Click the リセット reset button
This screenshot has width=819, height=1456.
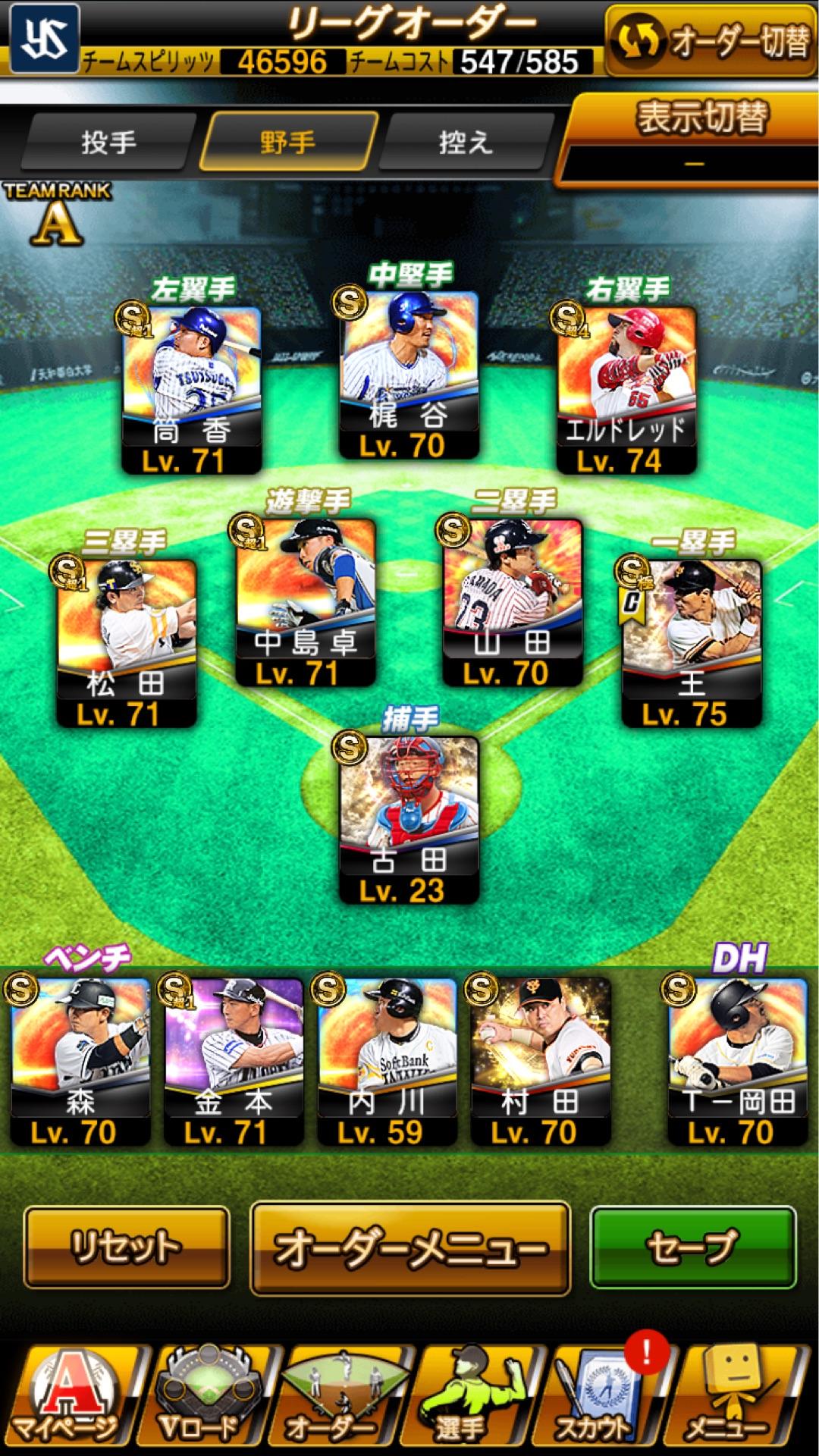pos(127,1247)
